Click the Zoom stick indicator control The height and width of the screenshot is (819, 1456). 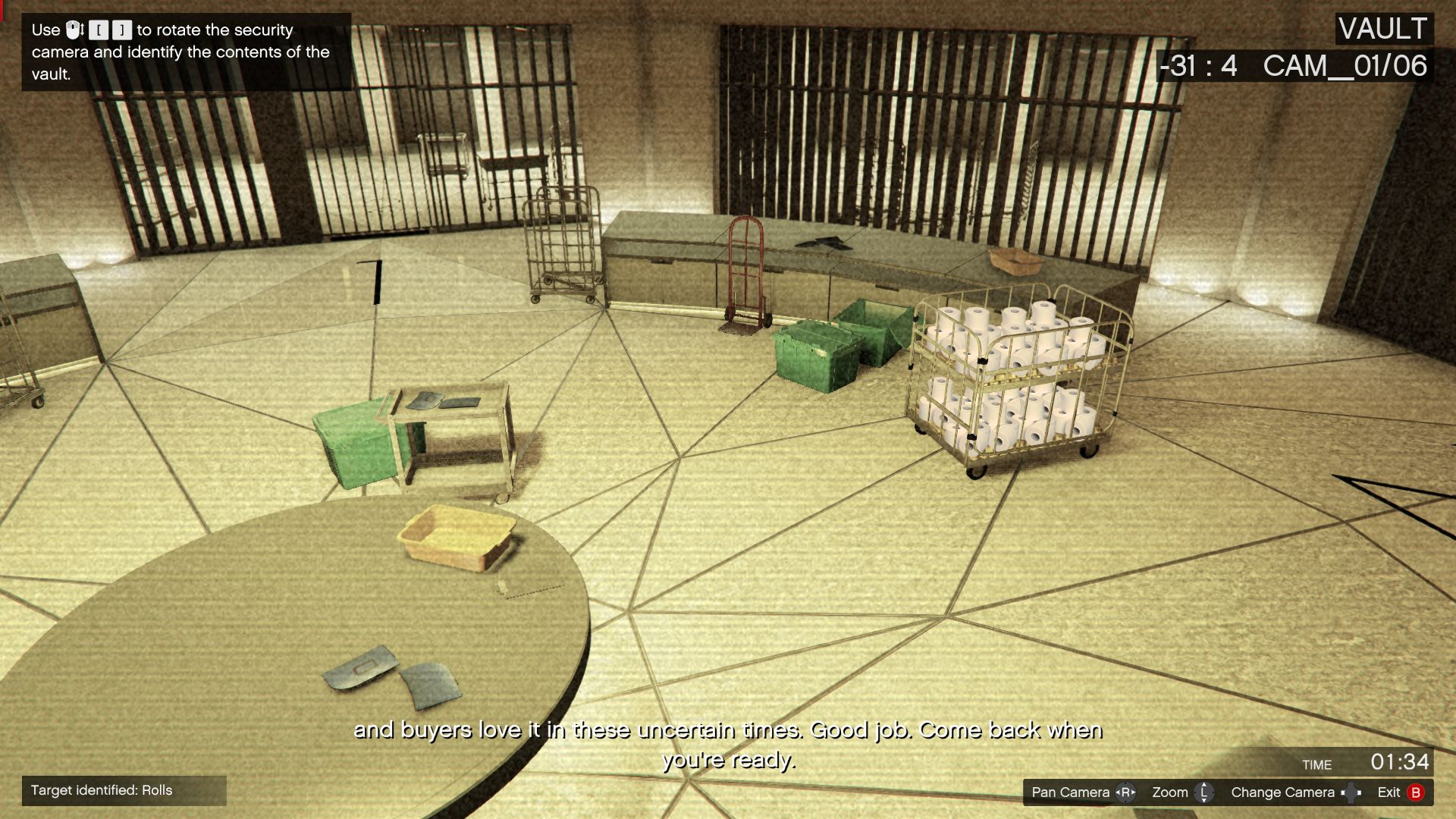point(1203,792)
